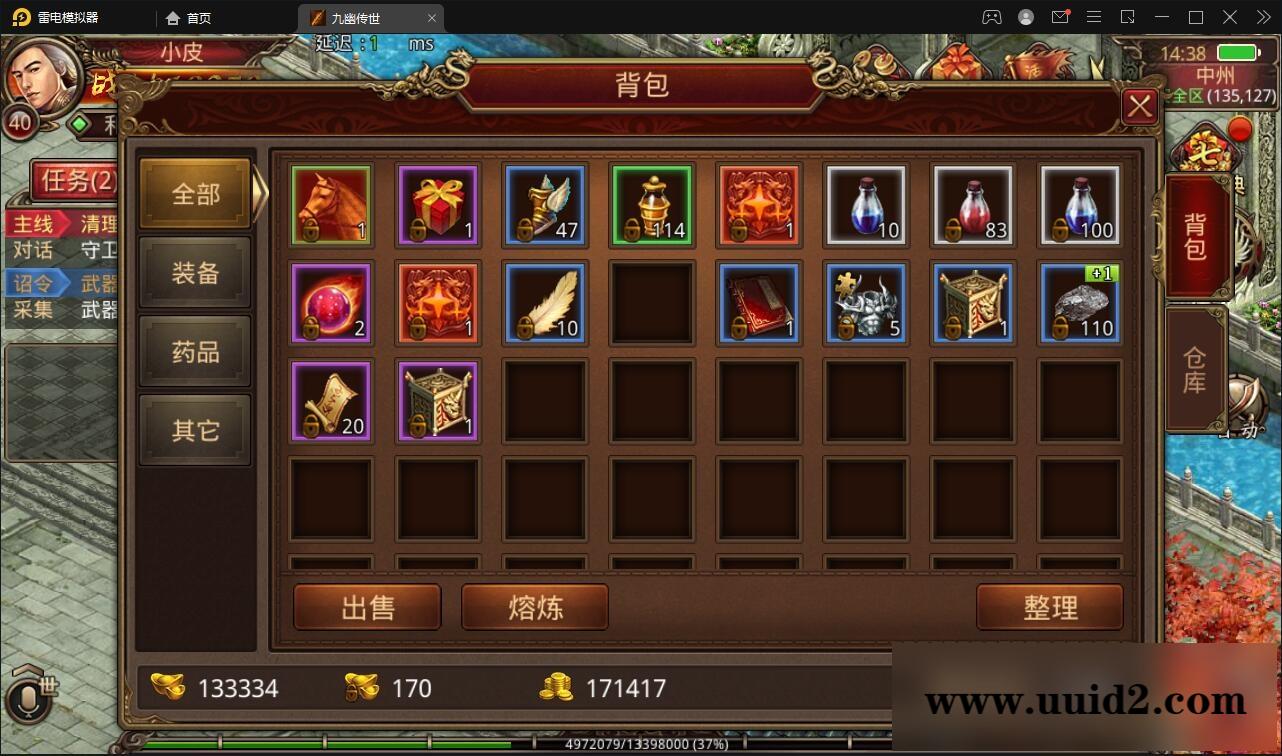The image size is (1282, 756).
Task: Click the experience progress bar at screen bottom
Action: click(x=640, y=744)
